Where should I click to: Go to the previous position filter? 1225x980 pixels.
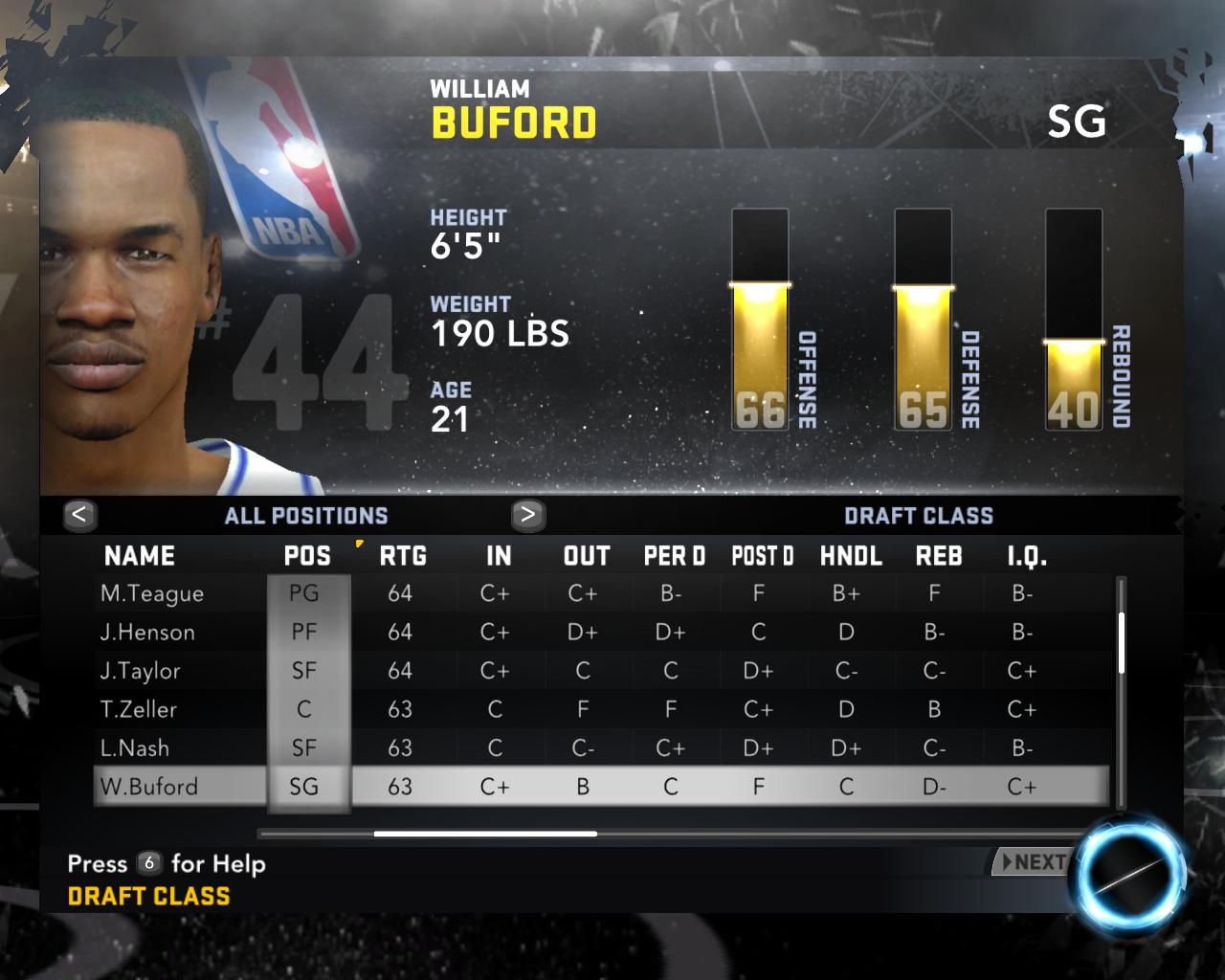click(x=79, y=515)
